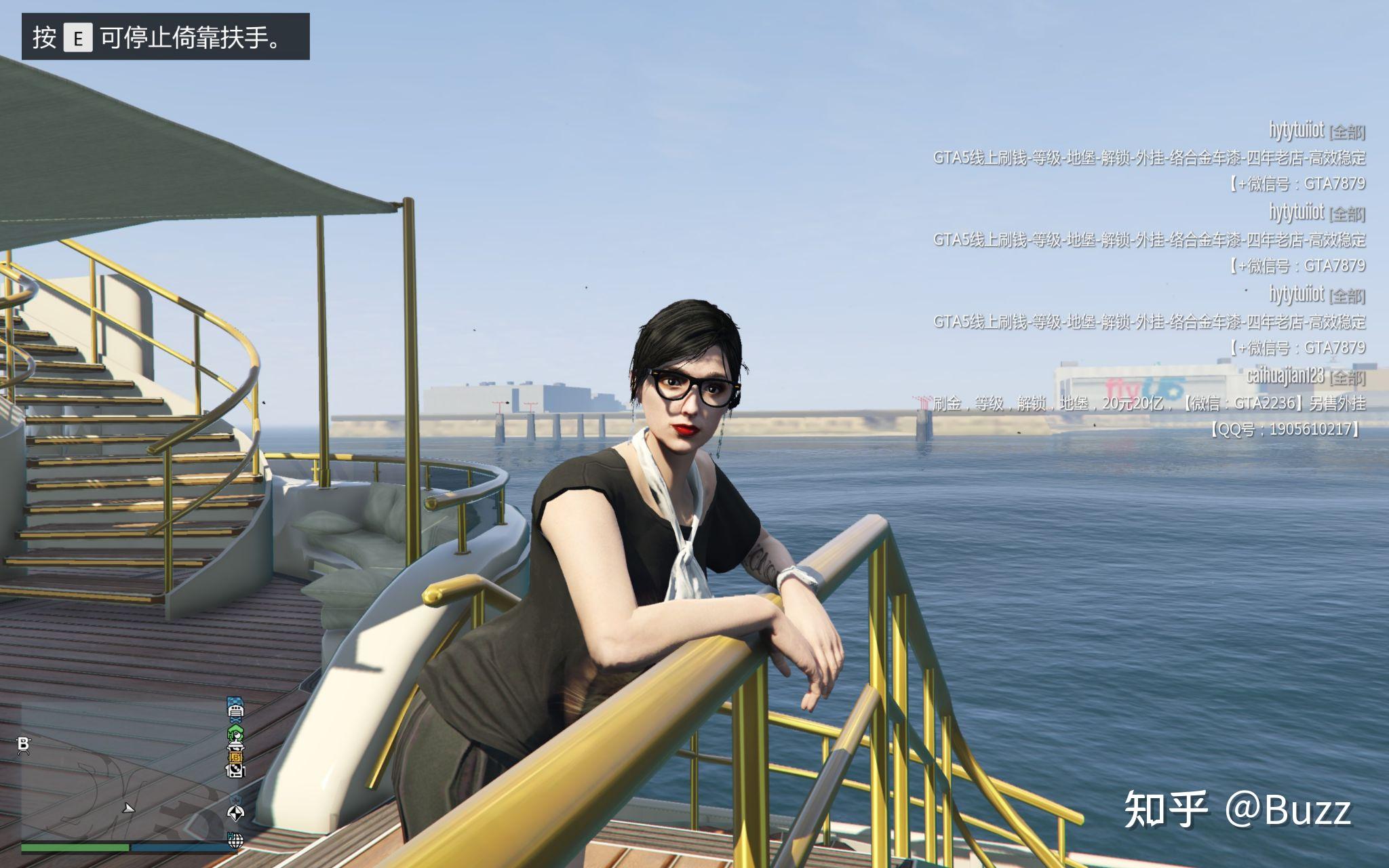Click the black-and-white compass north indicator
Image resolution: width=1389 pixels, height=868 pixels.
click(x=236, y=813)
